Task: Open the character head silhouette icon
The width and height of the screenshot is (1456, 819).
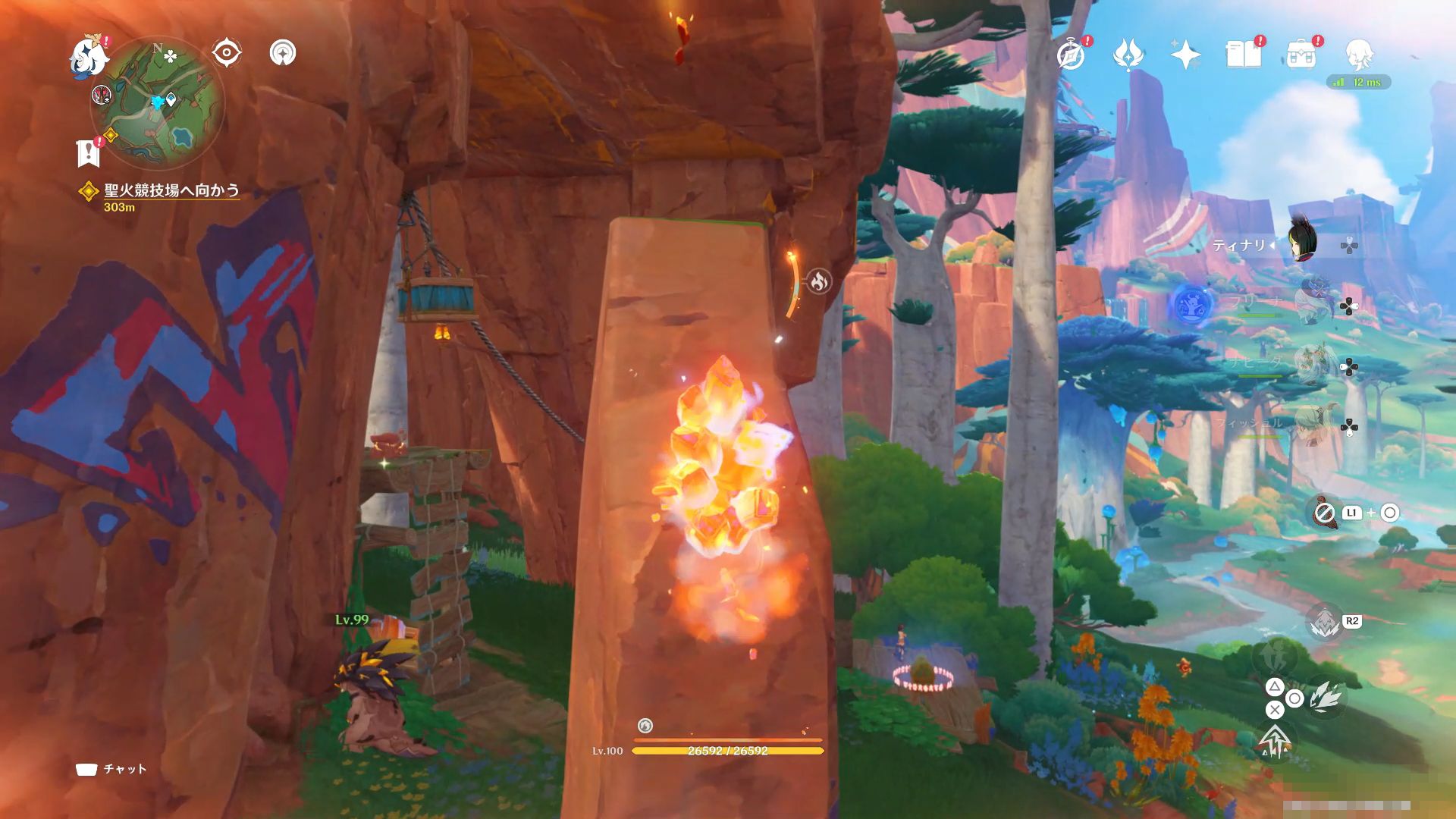Action: (1359, 55)
